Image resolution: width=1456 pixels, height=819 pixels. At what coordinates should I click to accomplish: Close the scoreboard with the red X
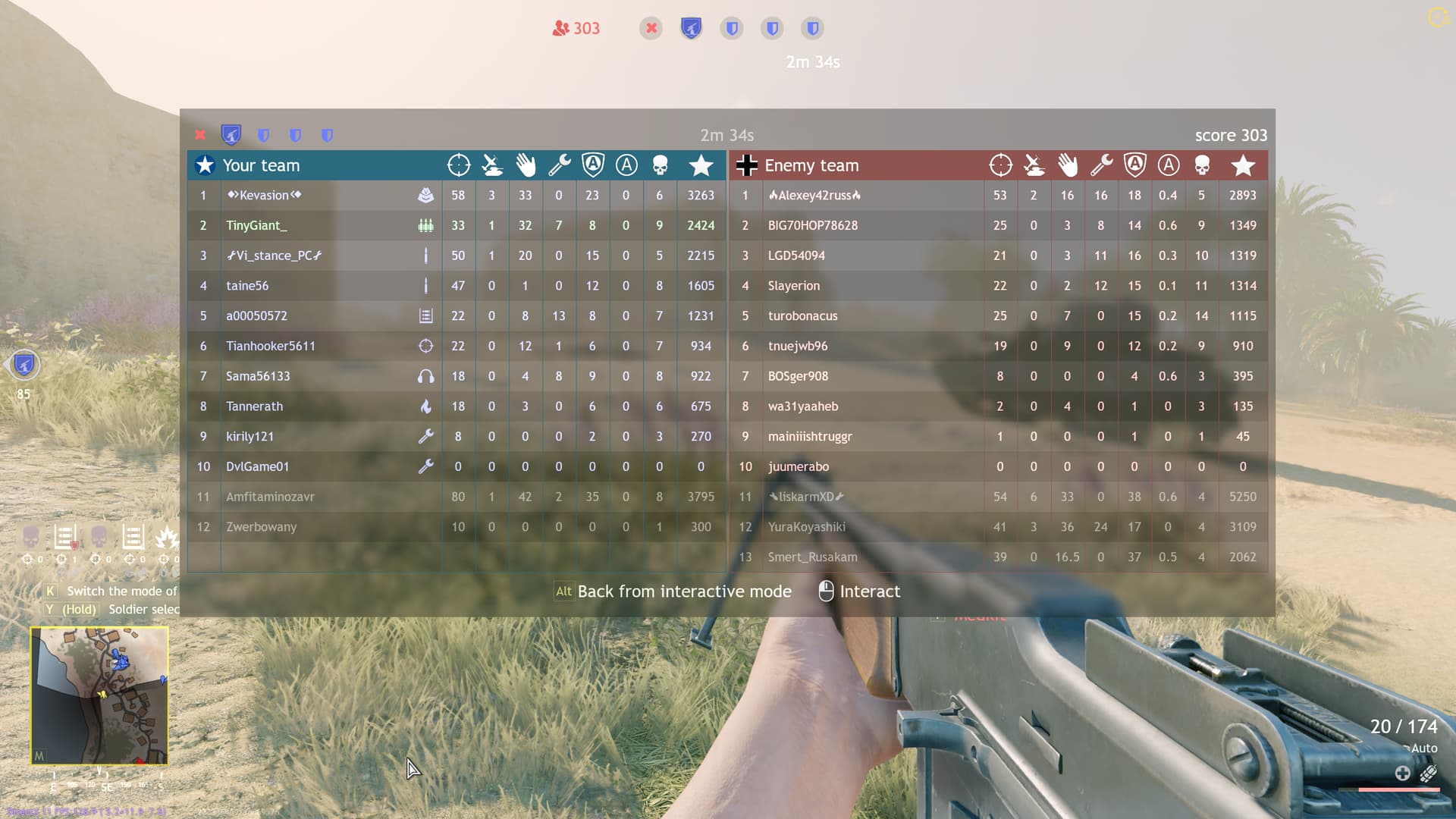click(200, 134)
